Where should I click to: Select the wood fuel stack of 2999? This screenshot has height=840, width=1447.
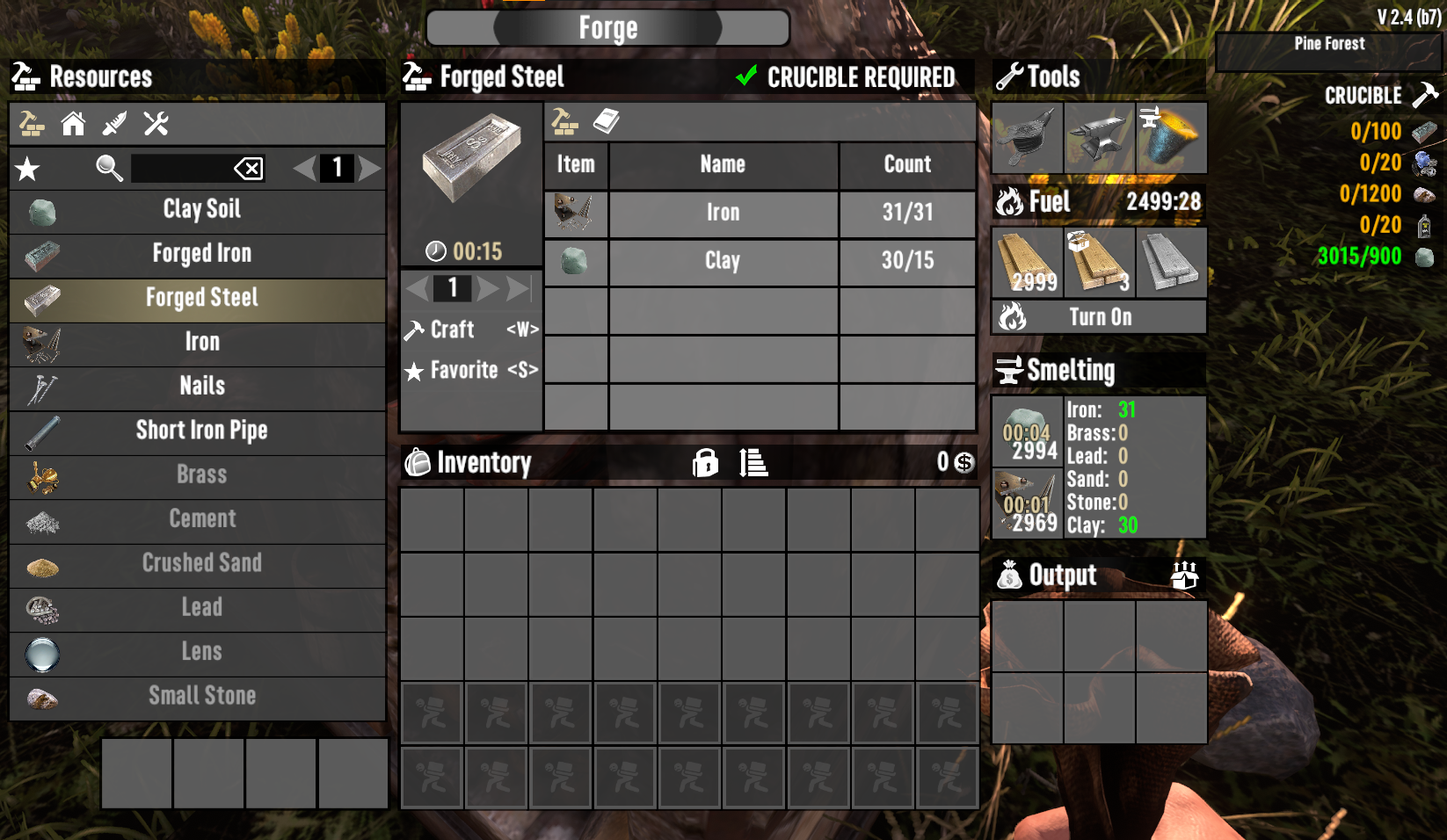[x=1028, y=263]
